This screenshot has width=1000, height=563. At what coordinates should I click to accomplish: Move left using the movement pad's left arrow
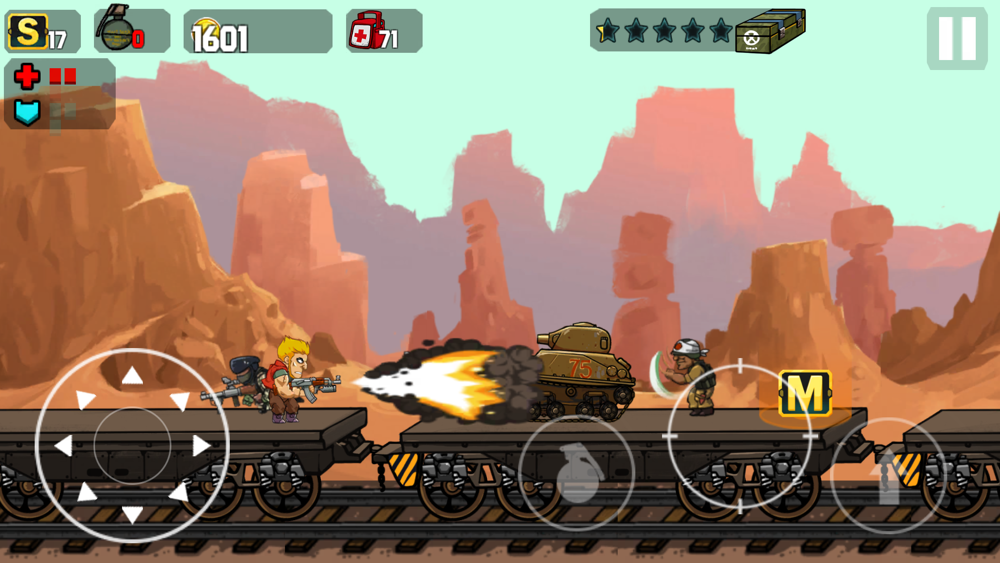(x=62, y=445)
